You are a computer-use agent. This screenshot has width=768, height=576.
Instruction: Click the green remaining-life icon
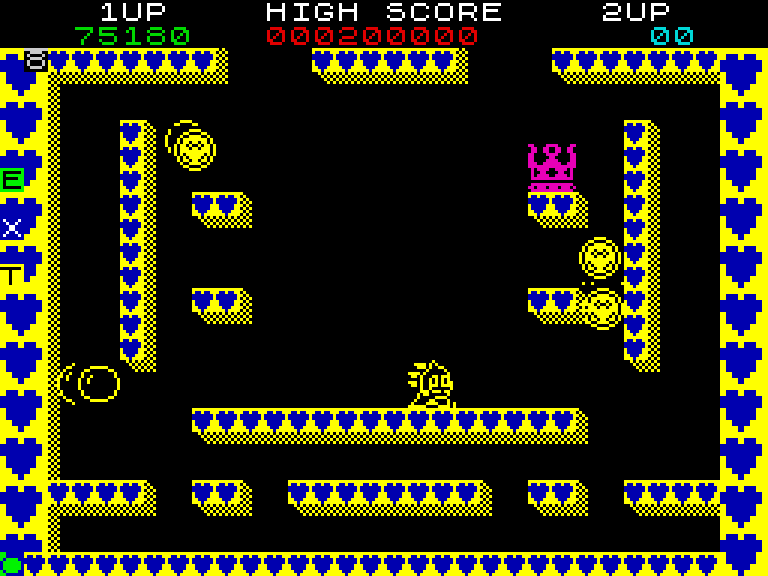(11, 565)
